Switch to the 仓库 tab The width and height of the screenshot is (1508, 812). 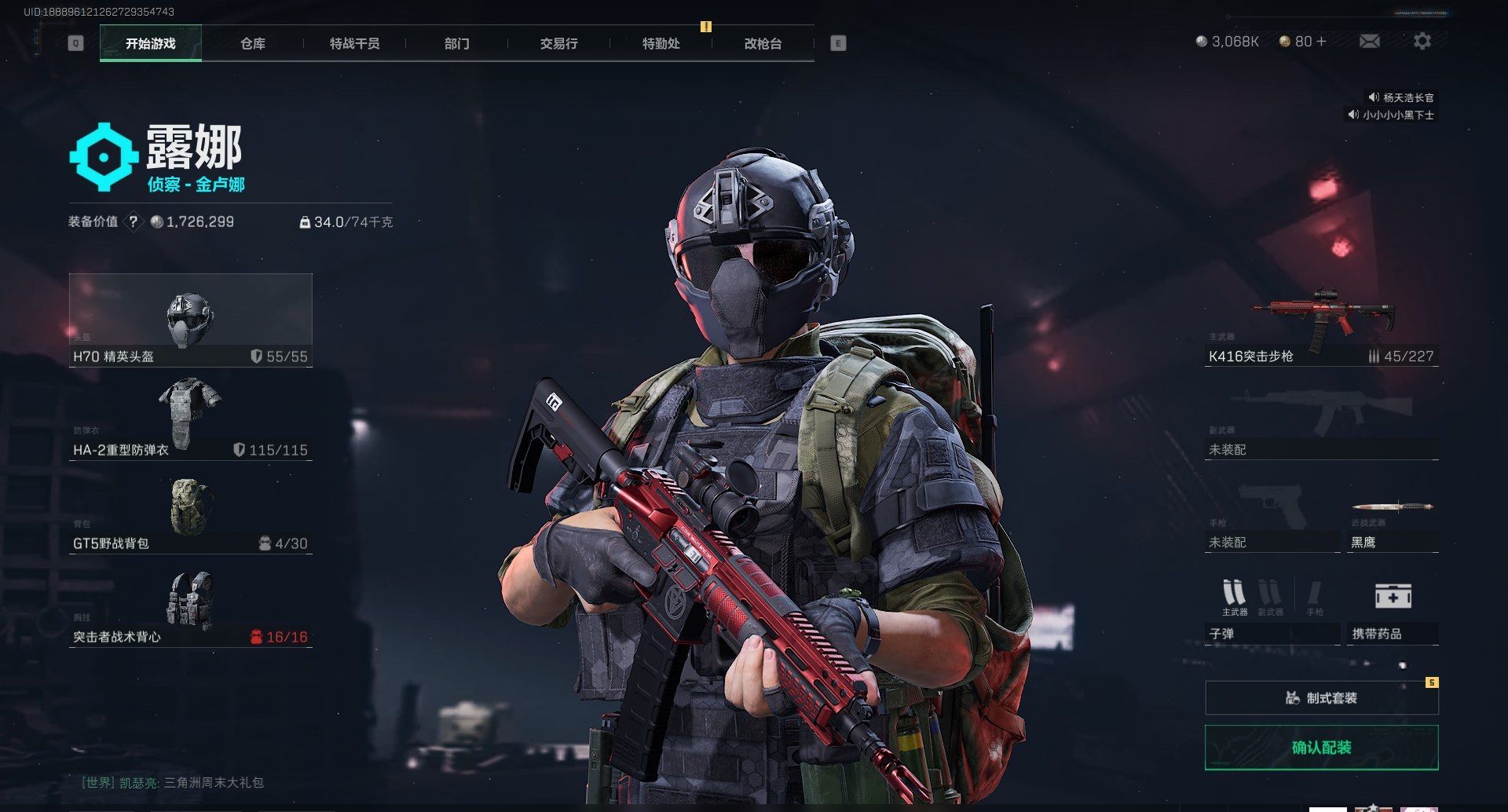click(252, 44)
